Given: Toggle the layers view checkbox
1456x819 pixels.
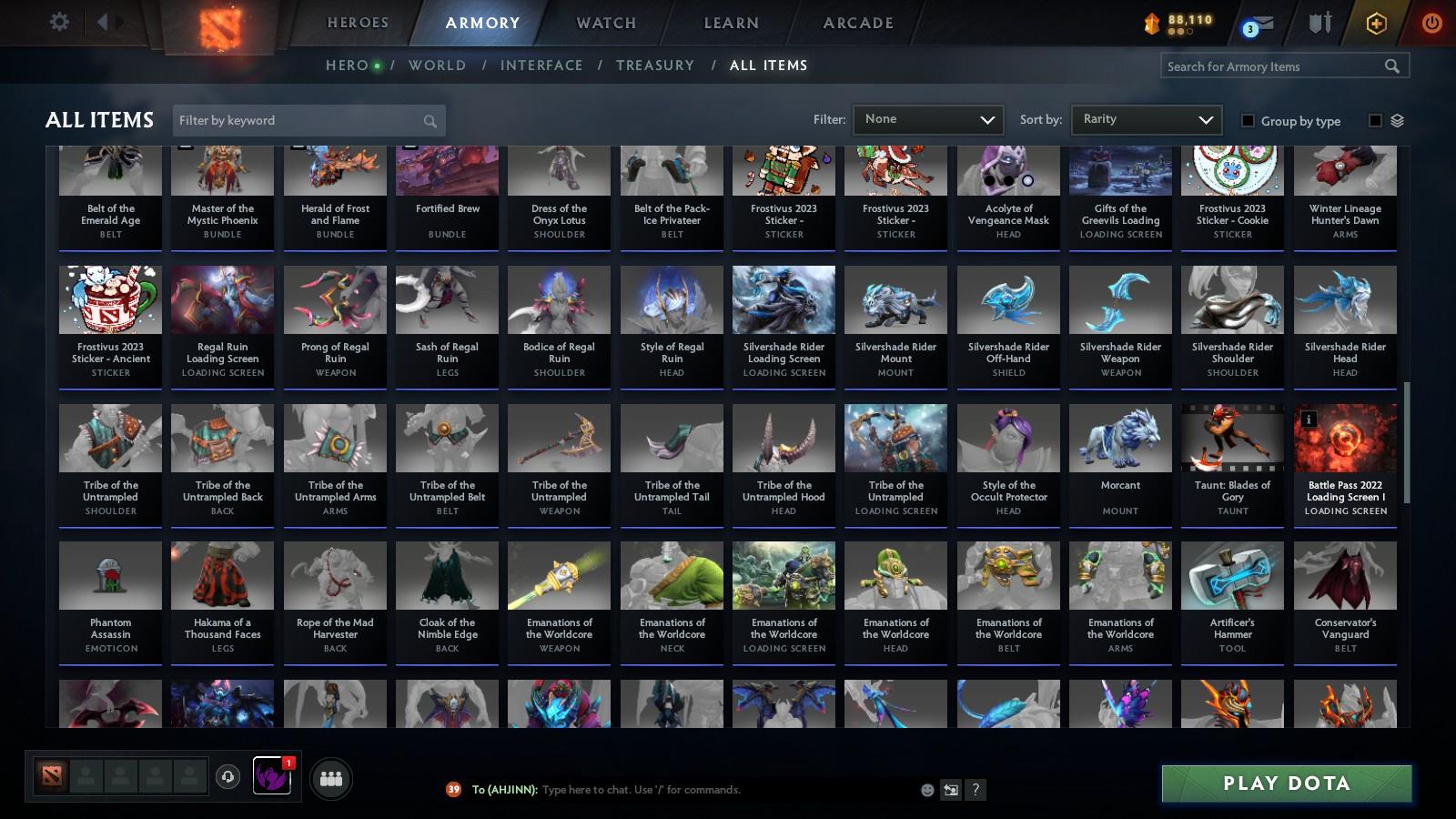Looking at the screenshot, I should pyautogui.click(x=1377, y=119).
